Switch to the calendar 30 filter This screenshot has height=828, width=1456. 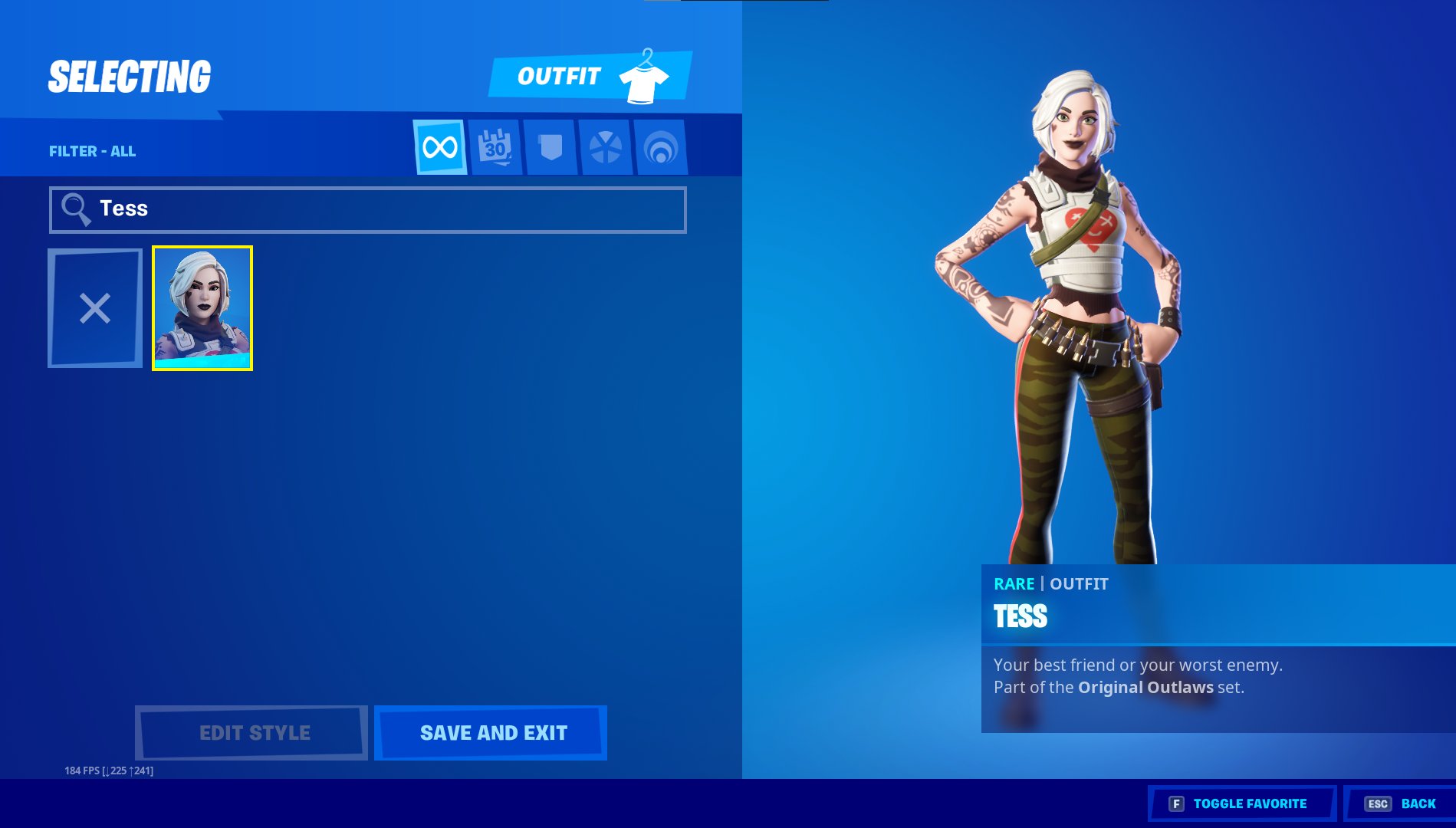click(x=495, y=147)
